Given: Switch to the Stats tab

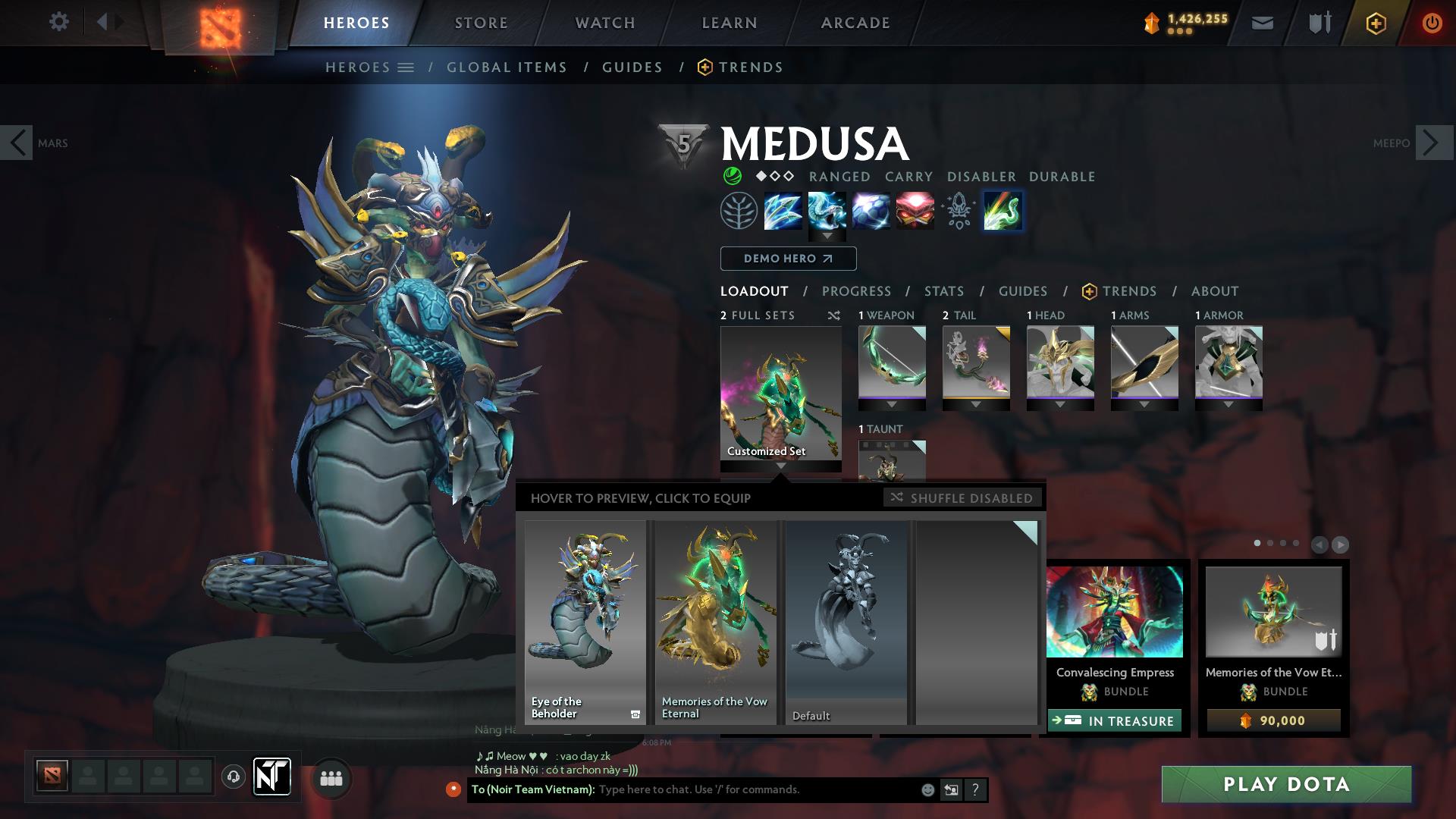Looking at the screenshot, I should (x=943, y=291).
